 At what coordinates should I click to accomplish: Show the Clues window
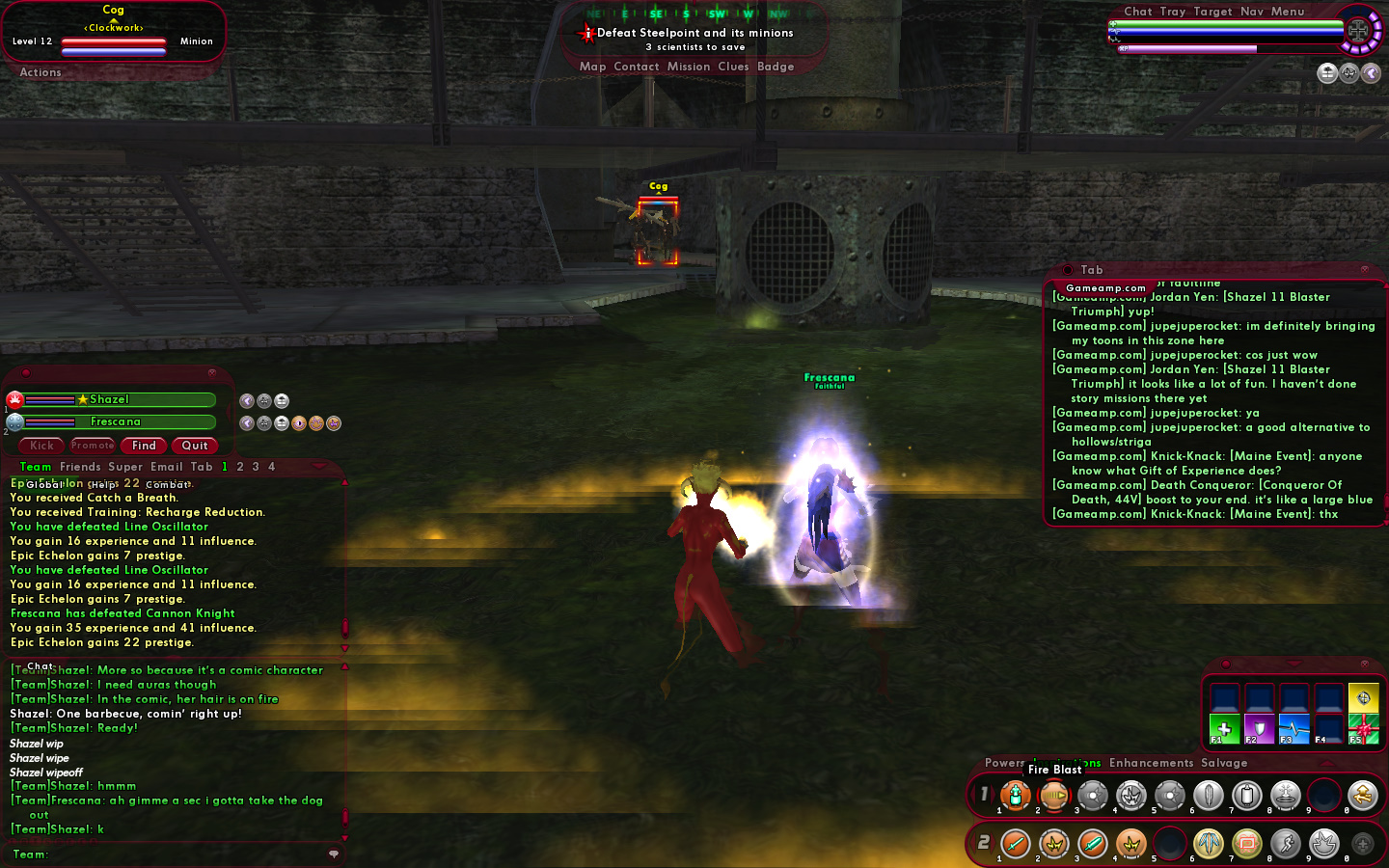[x=733, y=67]
